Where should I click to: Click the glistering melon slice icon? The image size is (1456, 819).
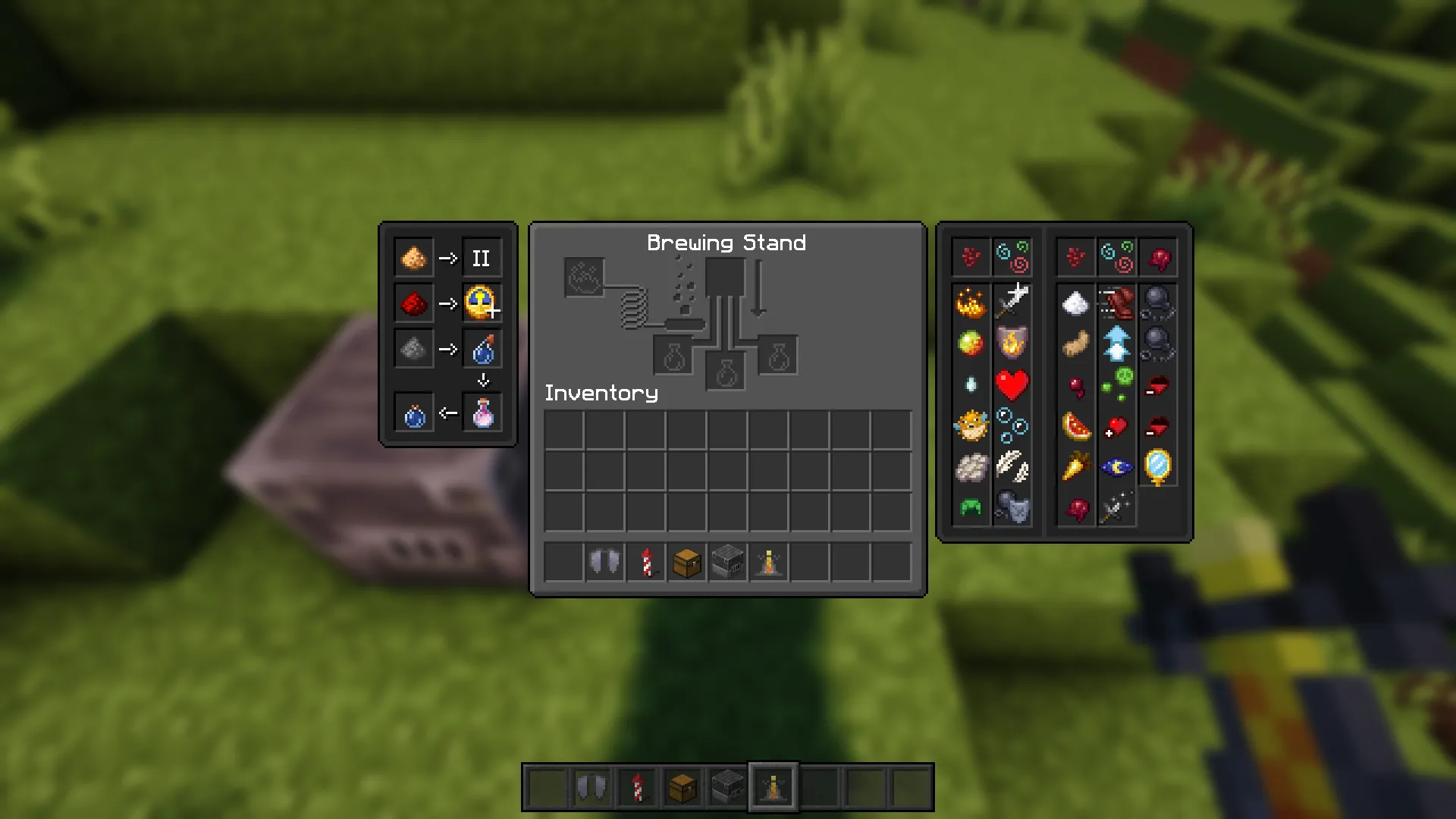[x=1076, y=426]
